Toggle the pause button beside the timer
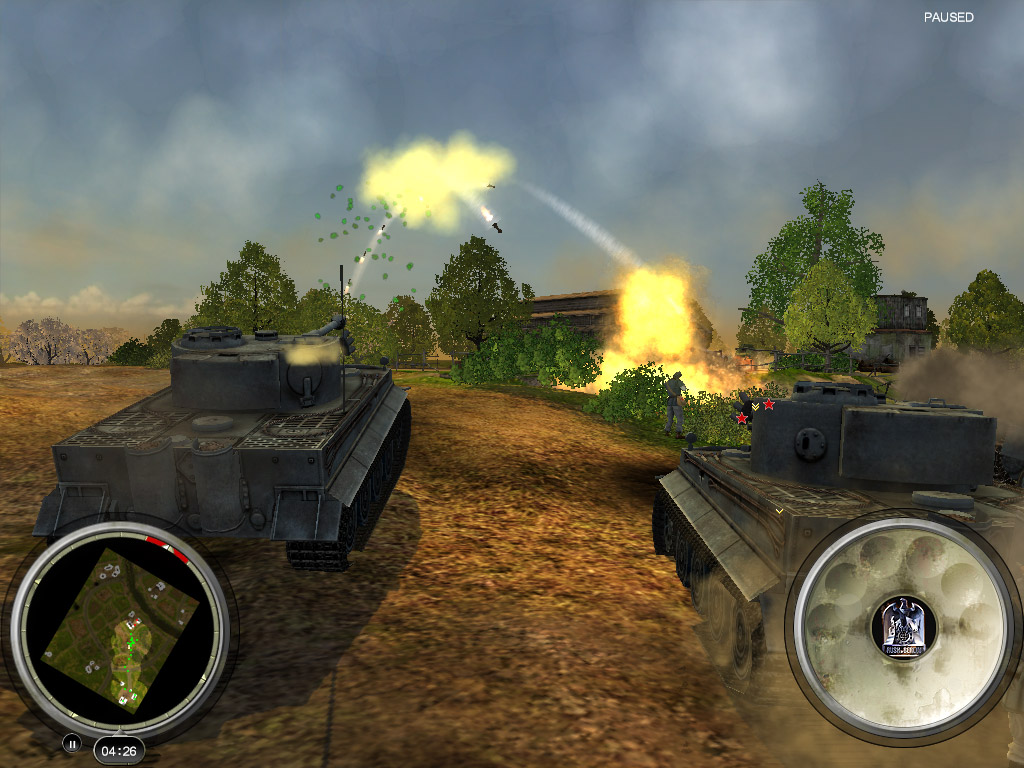The image size is (1024, 768). point(72,743)
